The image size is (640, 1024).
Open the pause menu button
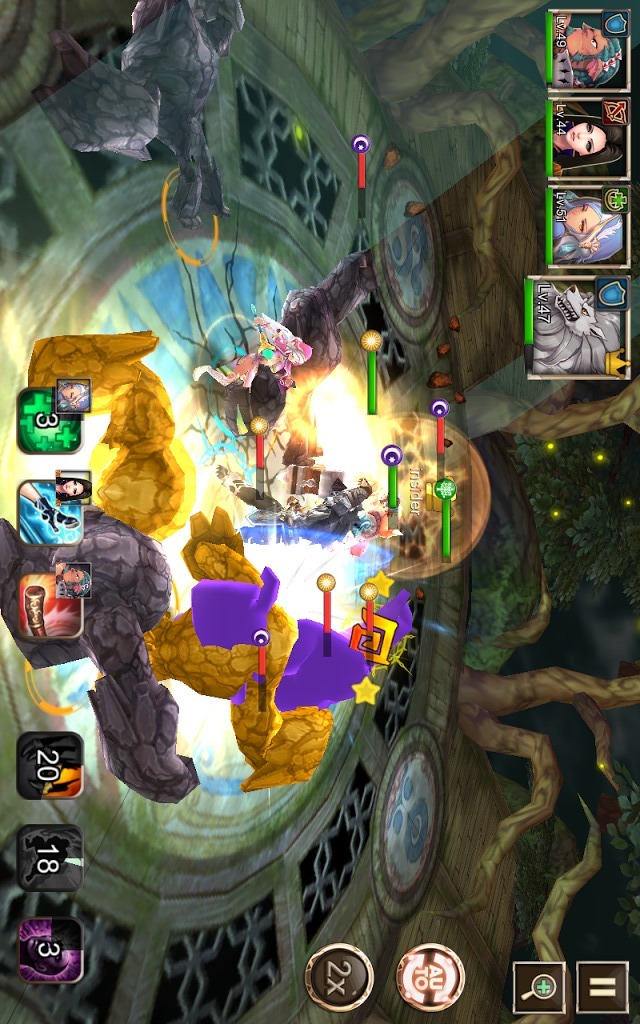coord(602,988)
